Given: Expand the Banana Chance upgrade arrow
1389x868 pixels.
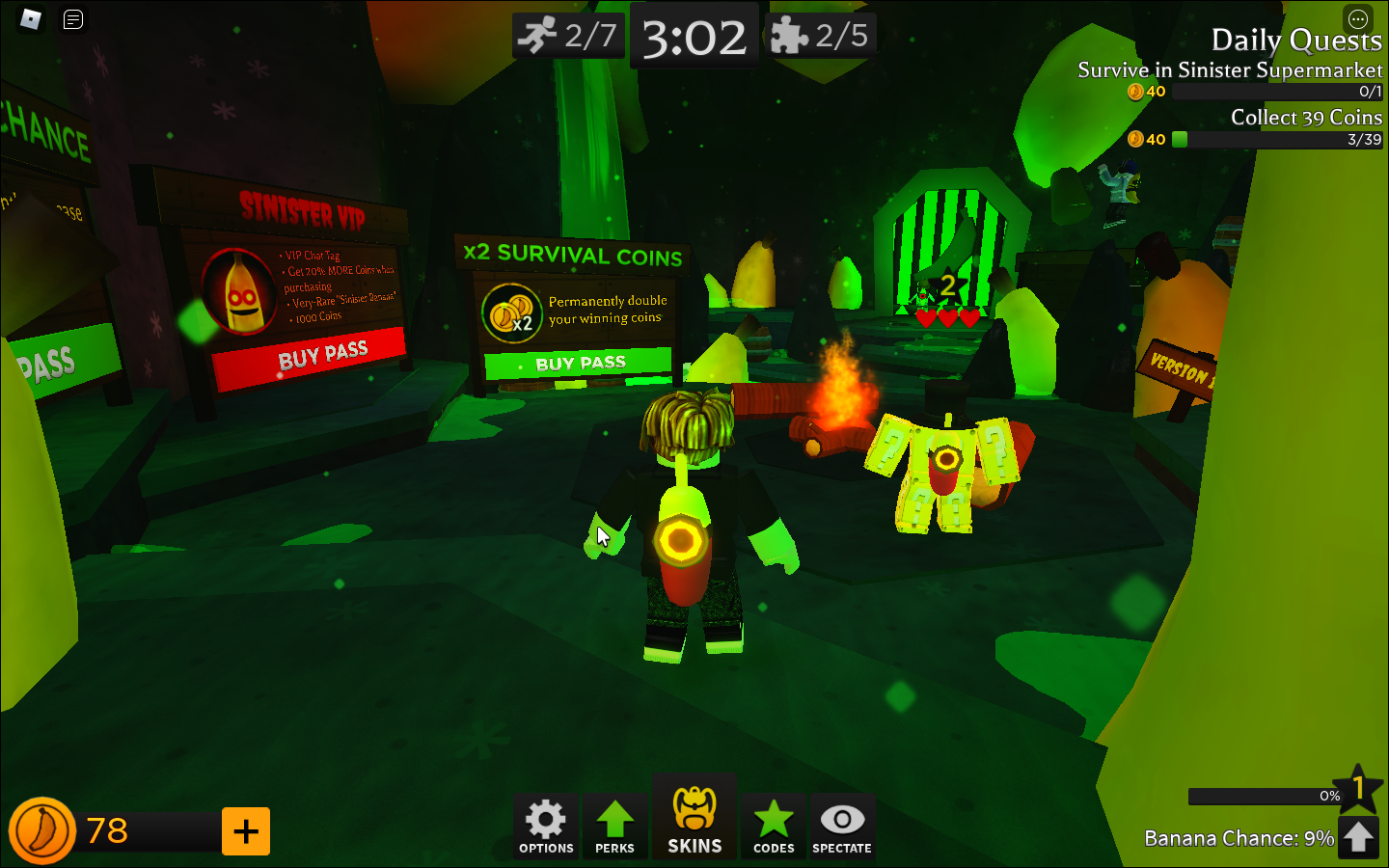Looking at the screenshot, I should coord(1360,835).
